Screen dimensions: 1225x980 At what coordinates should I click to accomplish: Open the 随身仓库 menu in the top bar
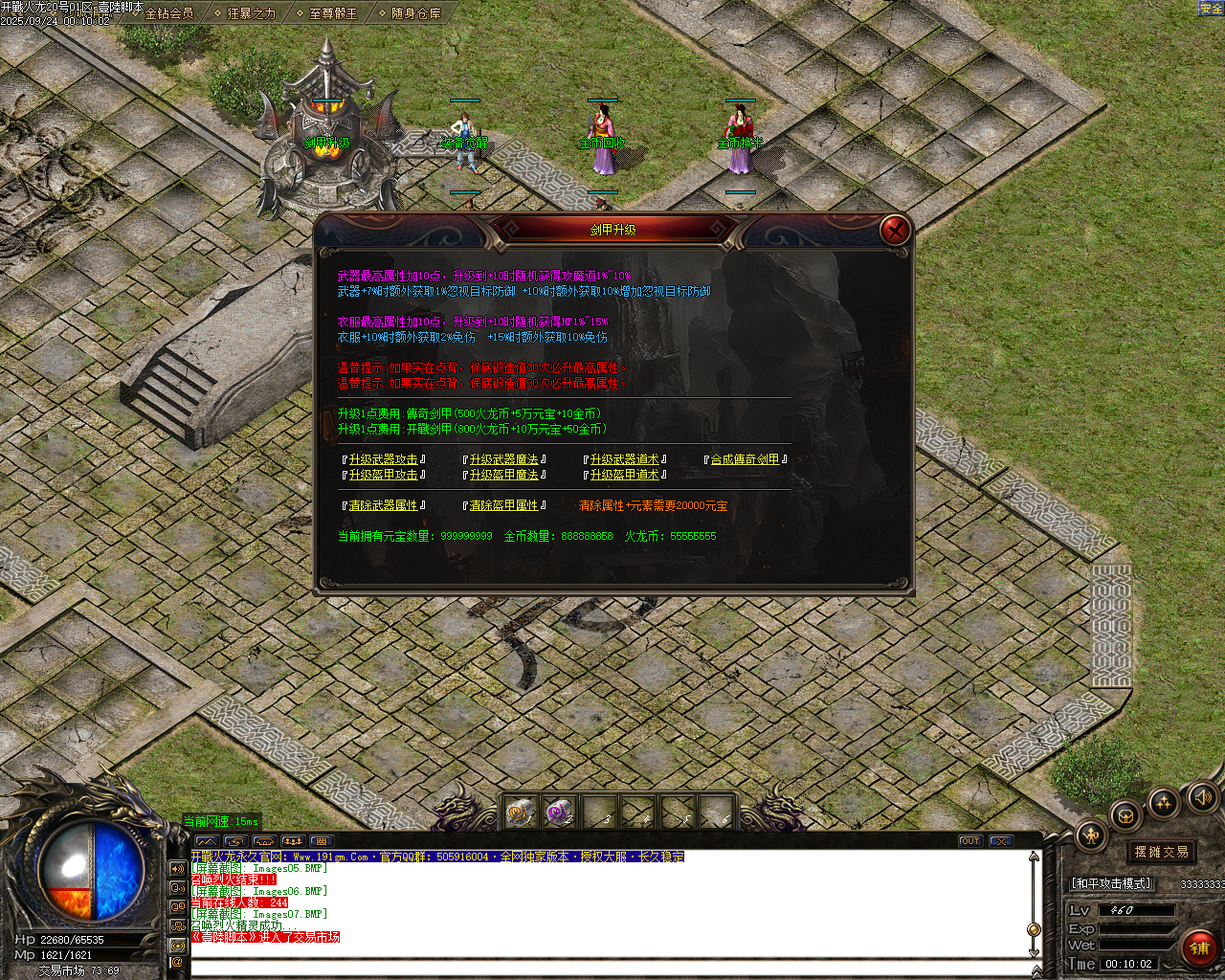pos(416,14)
